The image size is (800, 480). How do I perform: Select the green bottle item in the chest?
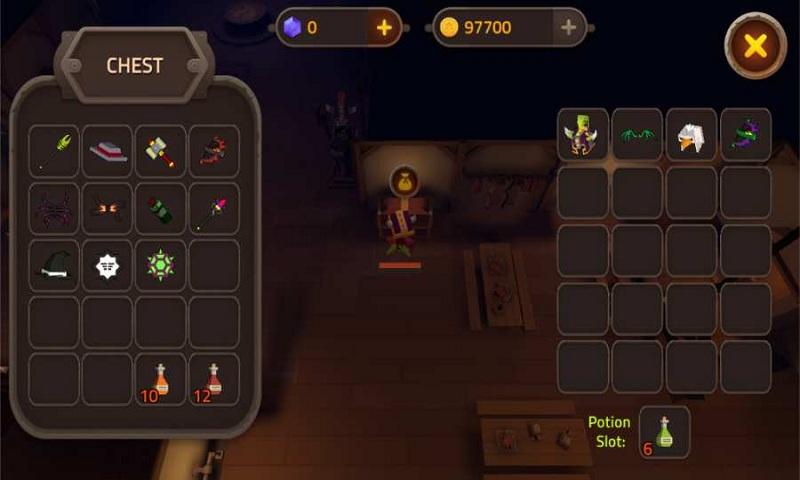pos(161,208)
